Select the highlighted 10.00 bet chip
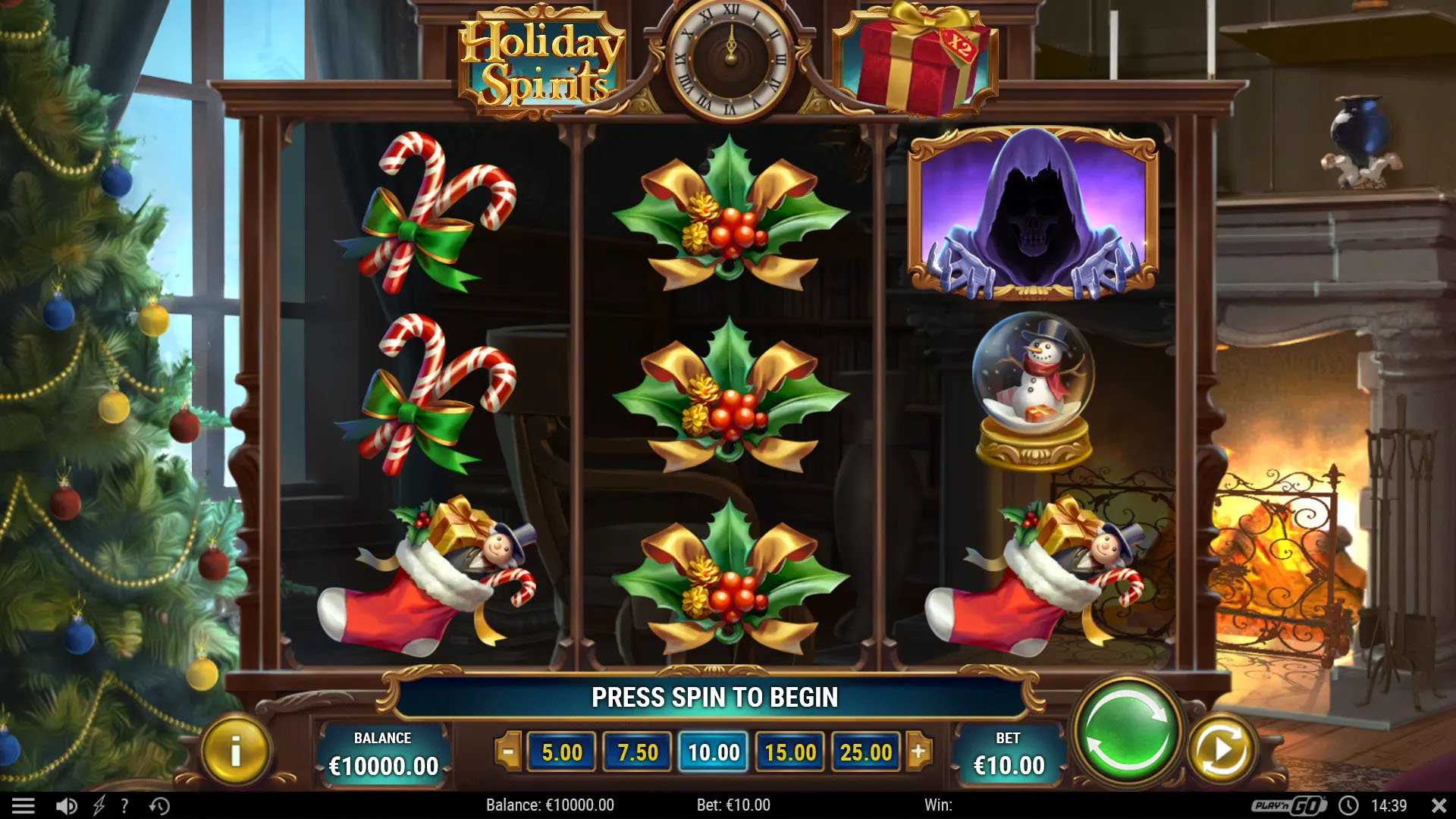This screenshot has height=819, width=1456. (x=713, y=752)
